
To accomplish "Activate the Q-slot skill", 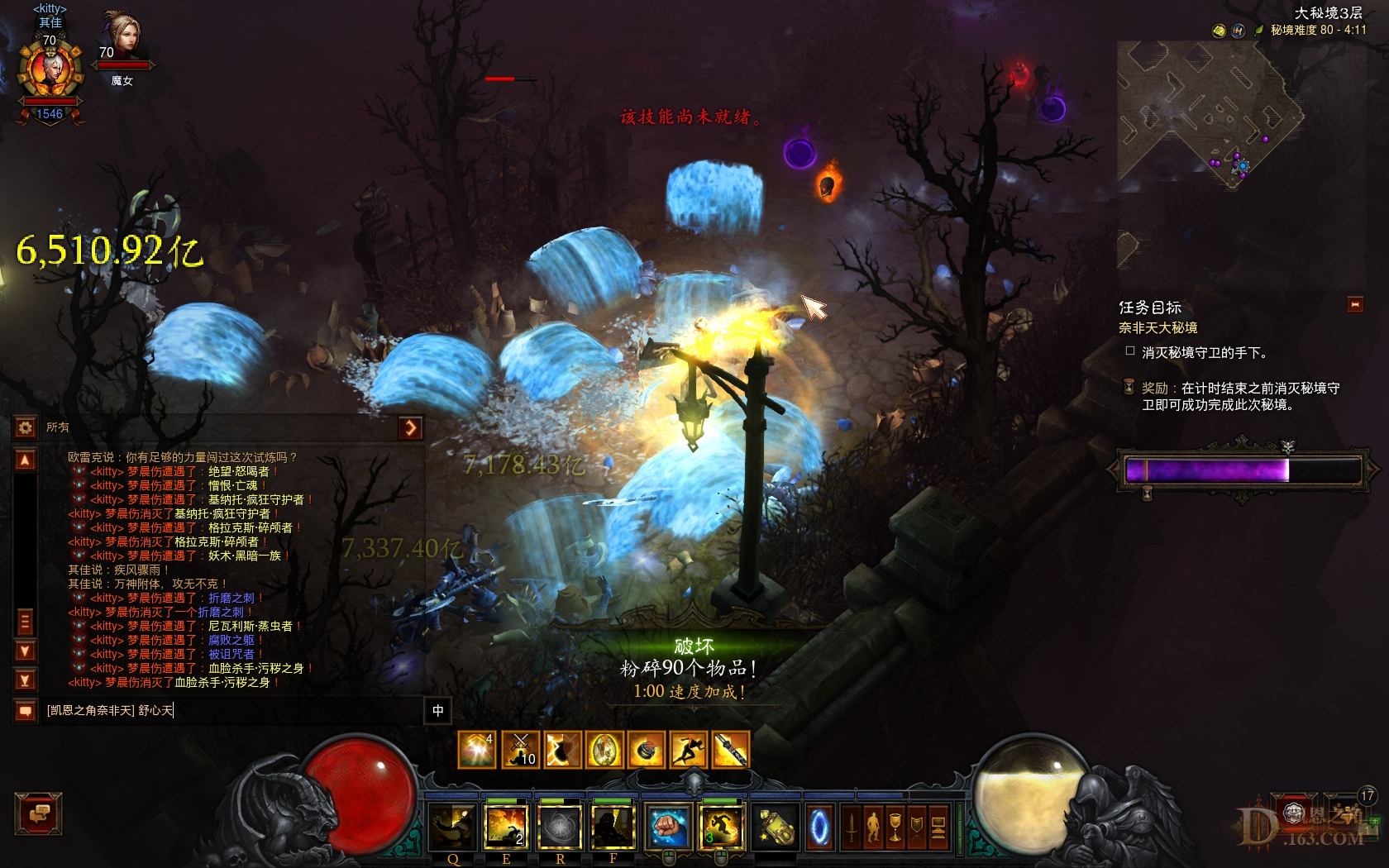I will point(452,827).
